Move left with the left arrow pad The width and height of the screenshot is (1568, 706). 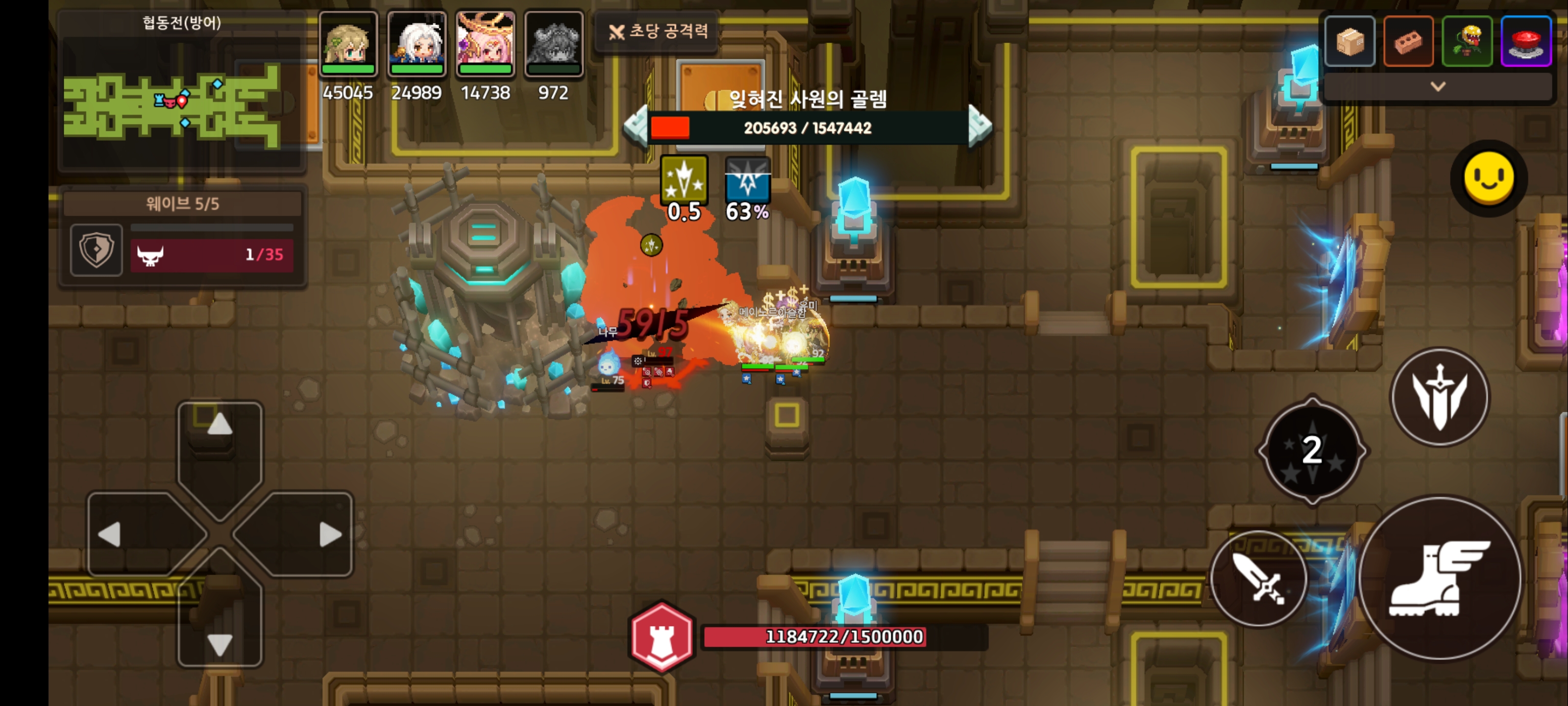[x=131, y=534]
